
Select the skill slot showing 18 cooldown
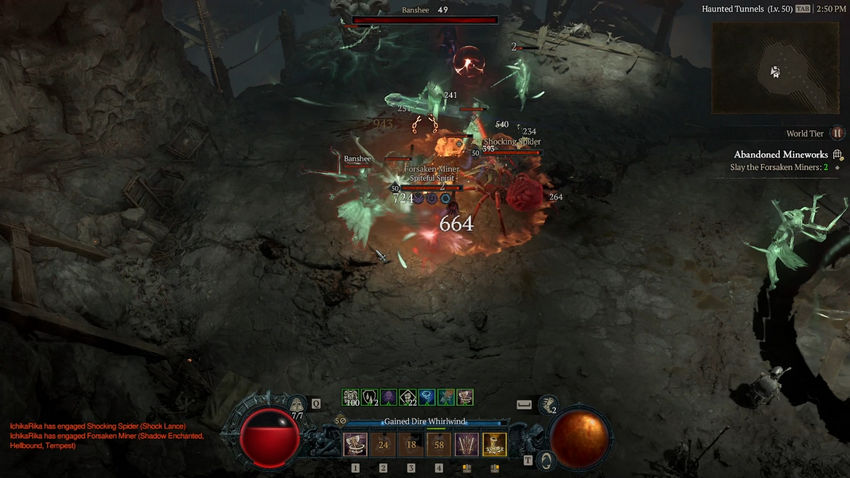[x=411, y=444]
